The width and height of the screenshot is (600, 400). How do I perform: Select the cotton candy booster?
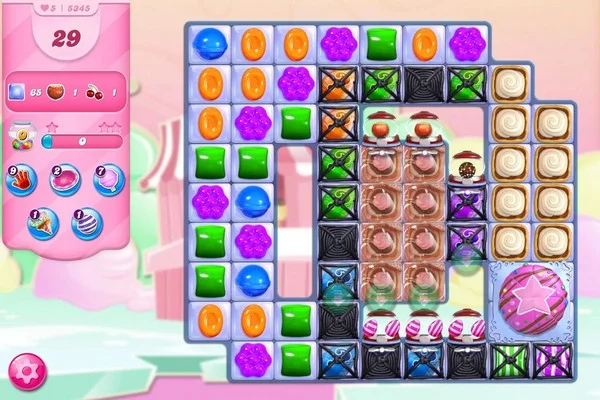click(107, 180)
